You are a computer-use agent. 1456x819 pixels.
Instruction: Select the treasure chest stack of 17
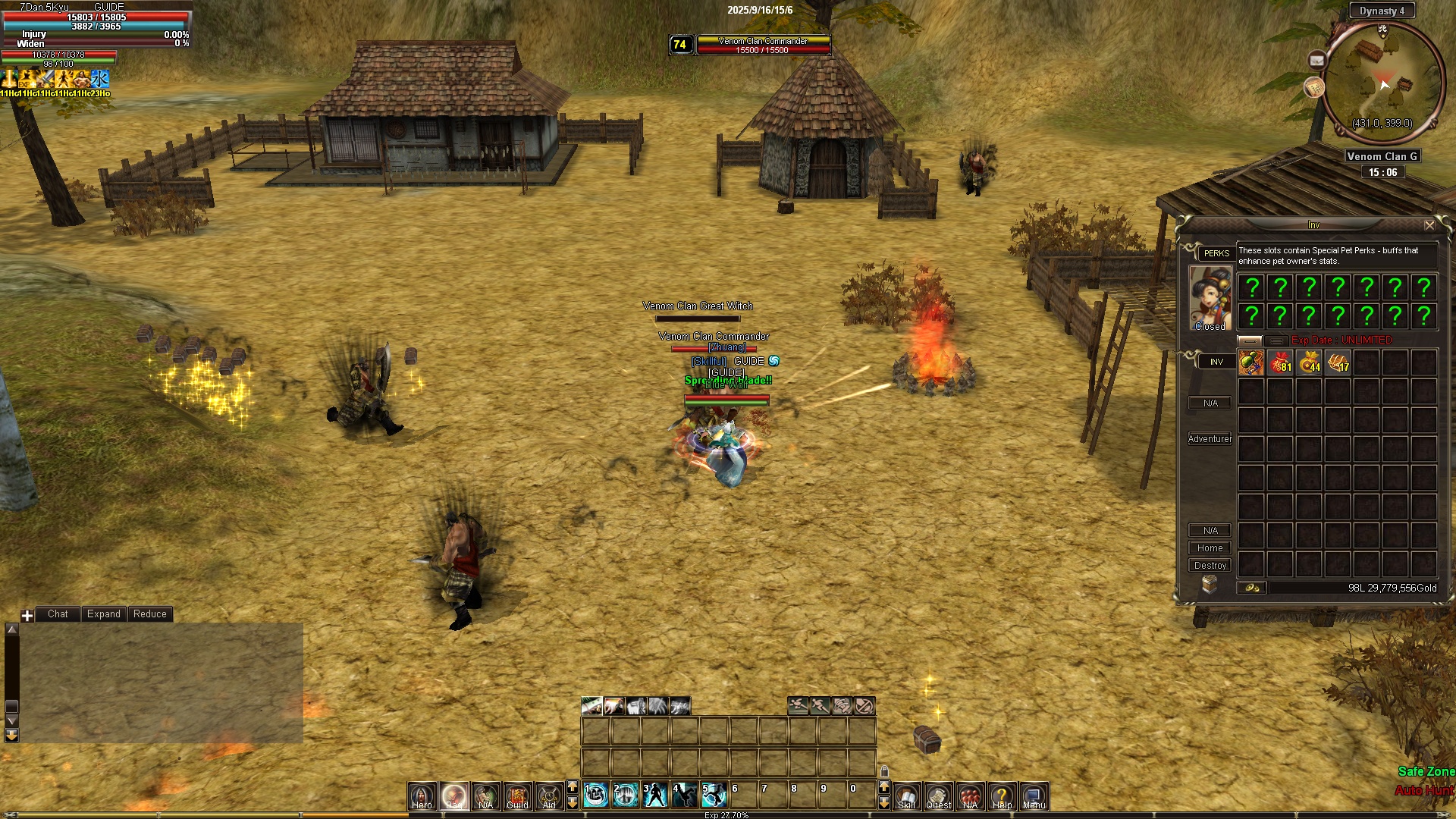pos(1338,362)
